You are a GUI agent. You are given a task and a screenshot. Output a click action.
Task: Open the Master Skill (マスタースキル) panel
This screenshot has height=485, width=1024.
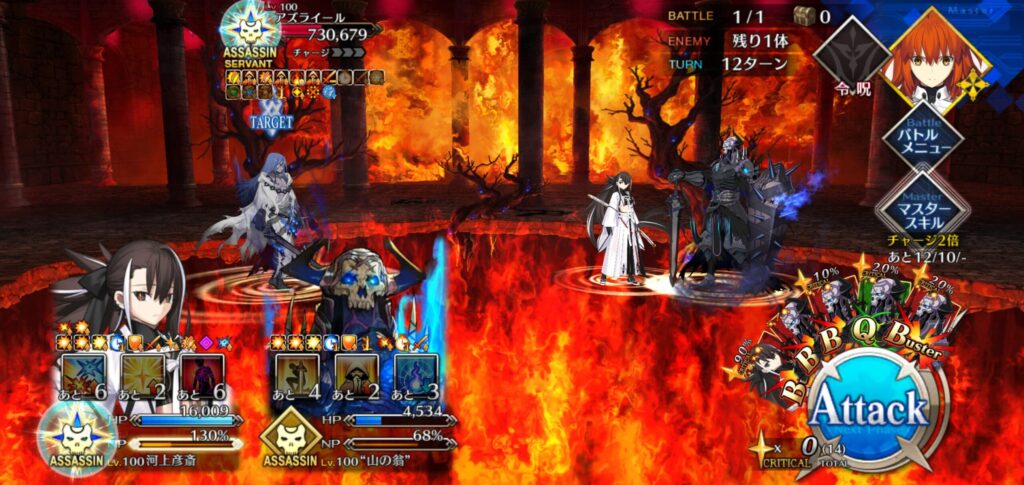pyautogui.click(x=921, y=207)
